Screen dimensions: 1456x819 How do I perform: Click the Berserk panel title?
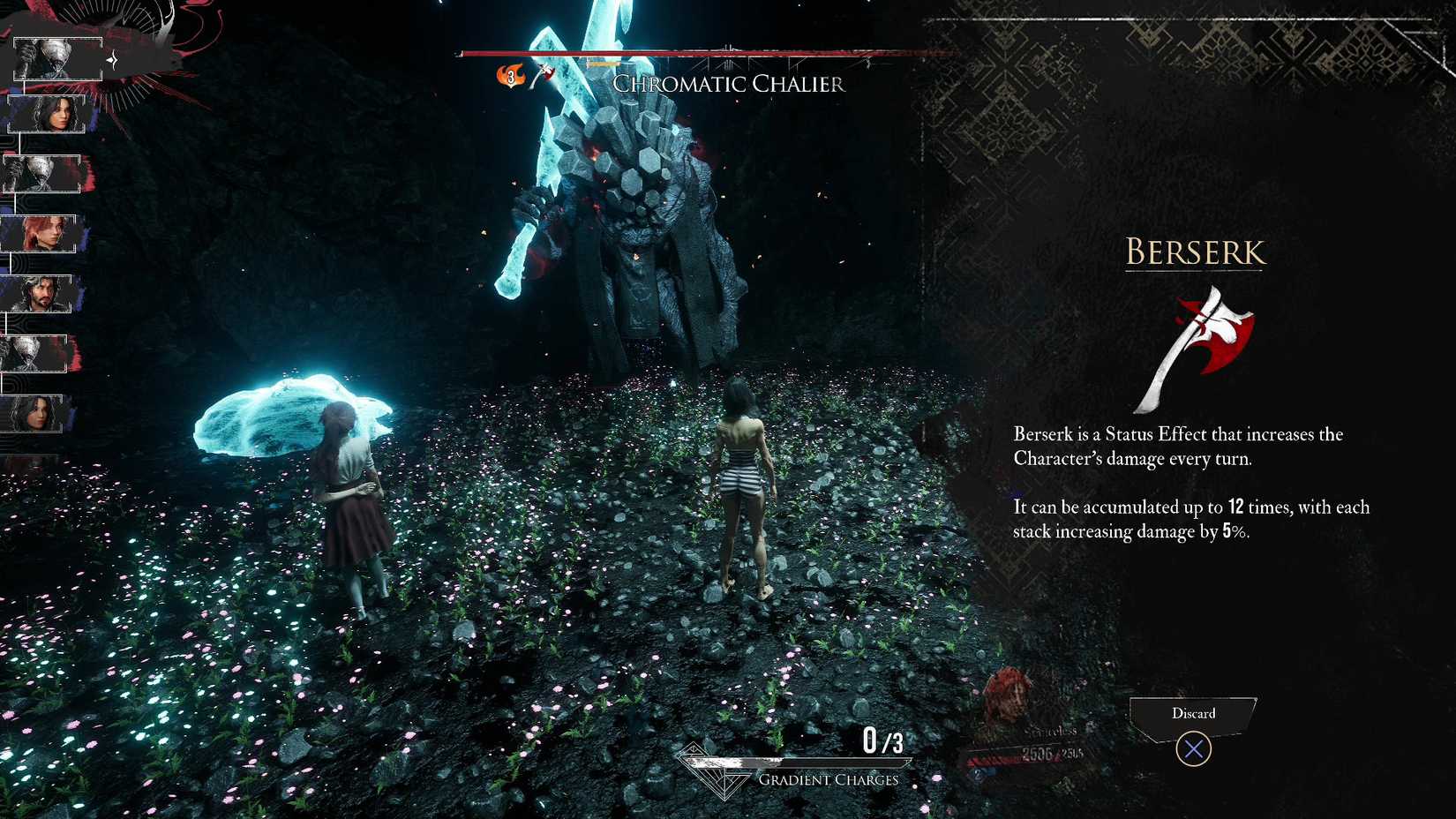1194,254
